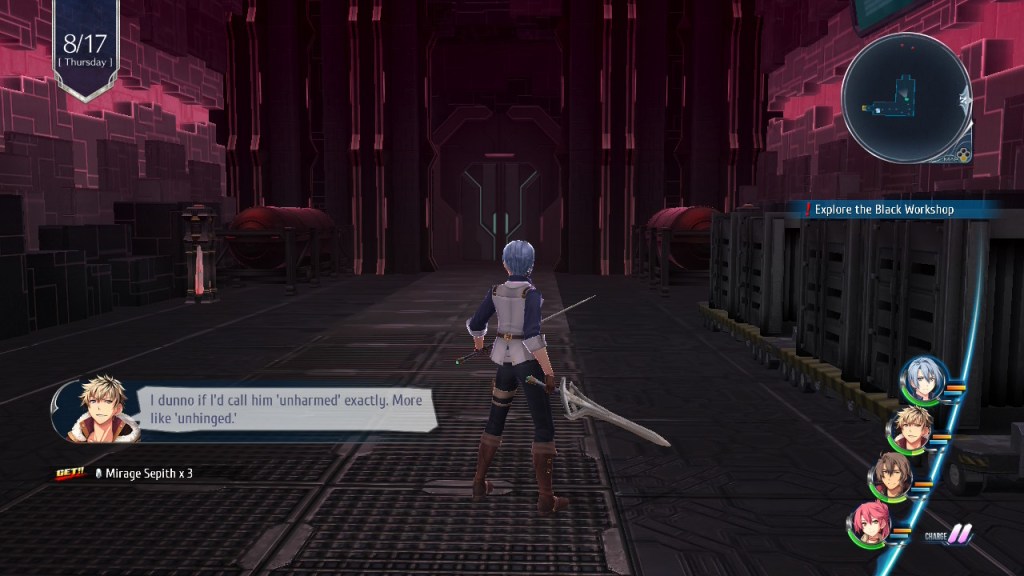Image resolution: width=1024 pixels, height=576 pixels.
Task: Pick the brown-haired party member portrait
Action: point(890,476)
